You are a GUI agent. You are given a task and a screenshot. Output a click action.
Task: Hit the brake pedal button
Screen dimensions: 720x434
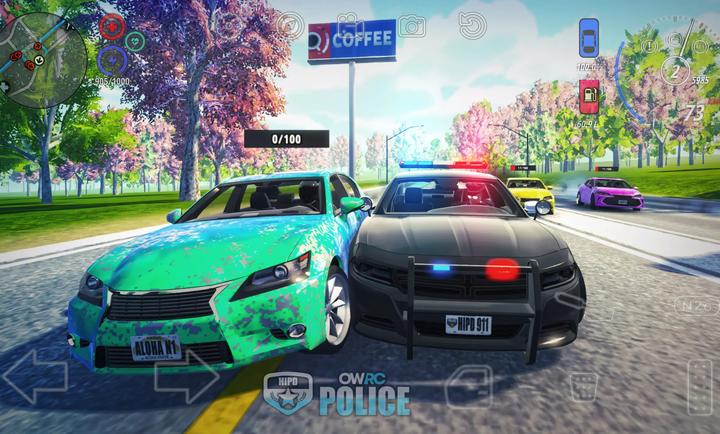(583, 385)
